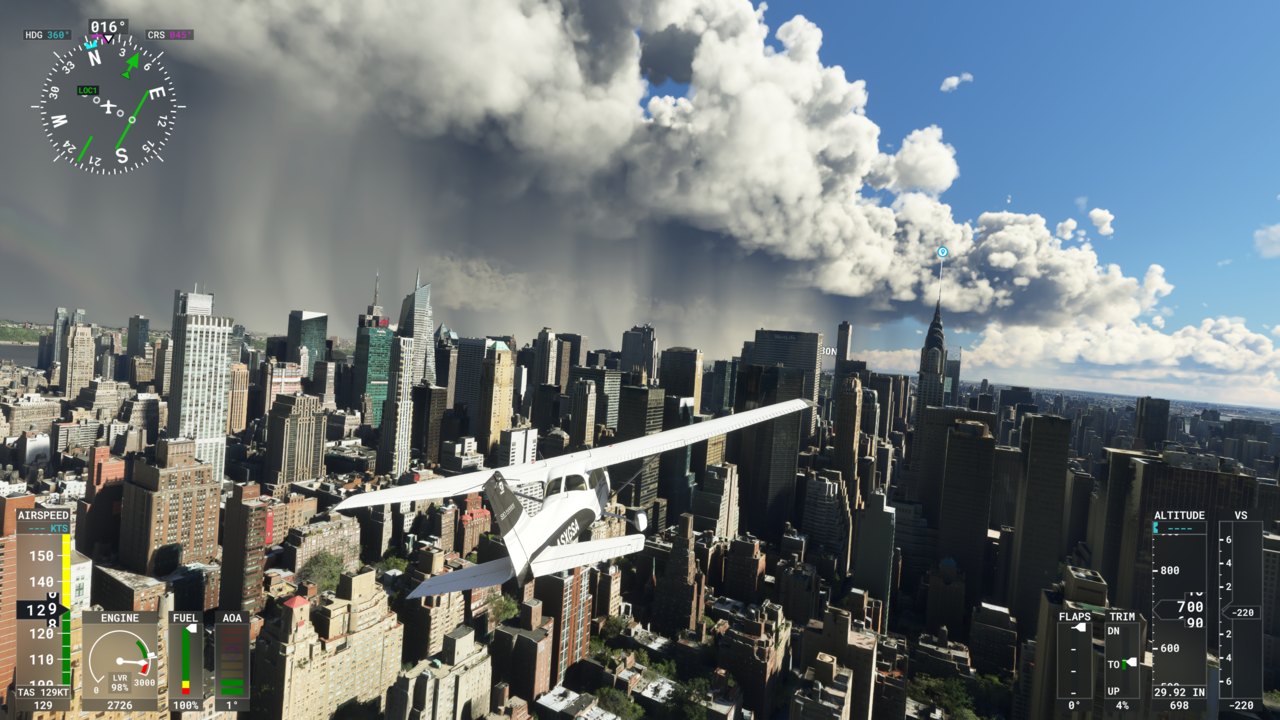This screenshot has height=720, width=1280.
Task: Select the blue landmark marker above the skyscraper spire
Action: [x=941, y=253]
